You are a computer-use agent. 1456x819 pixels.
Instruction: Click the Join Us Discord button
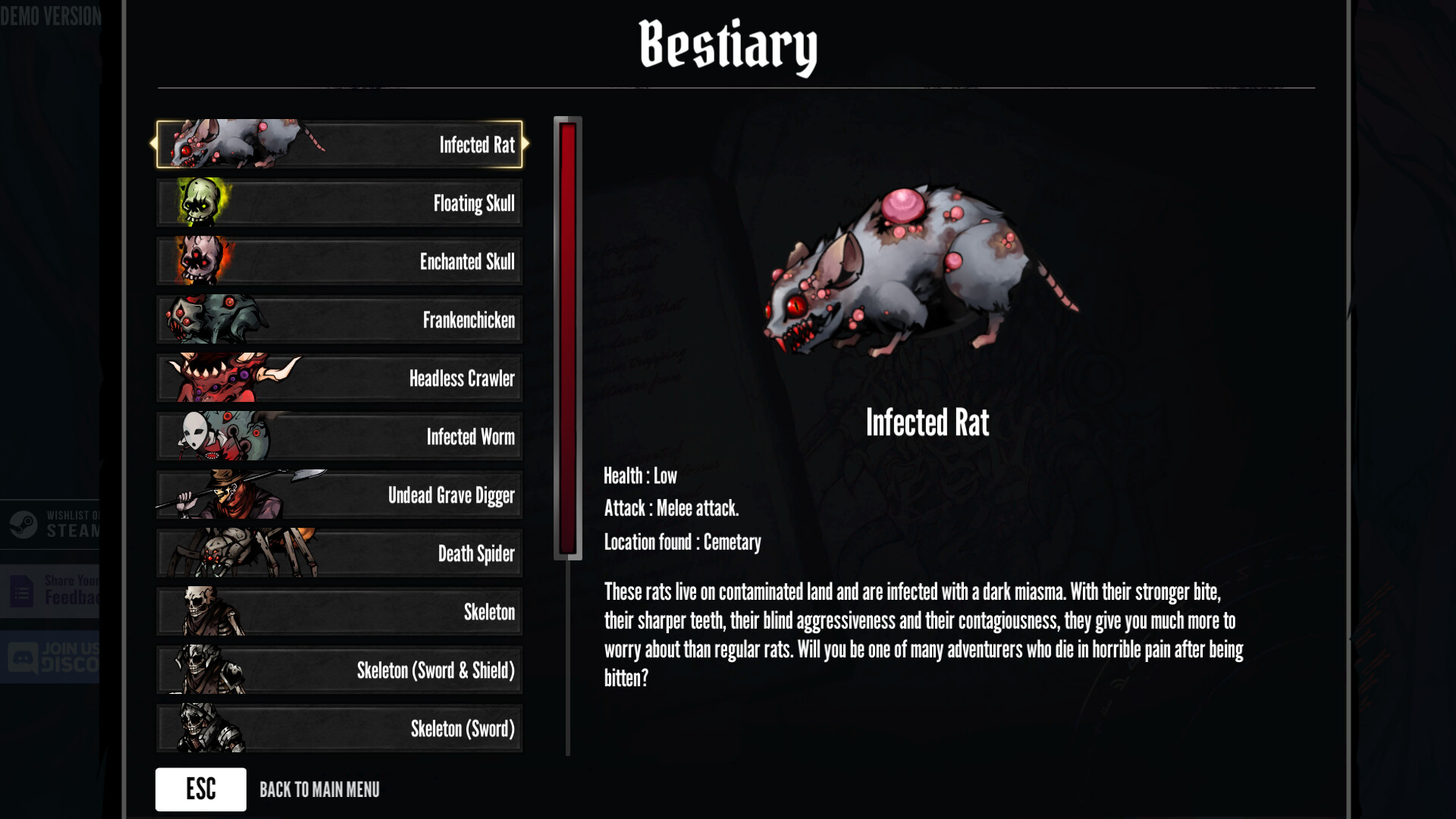[x=50, y=657]
